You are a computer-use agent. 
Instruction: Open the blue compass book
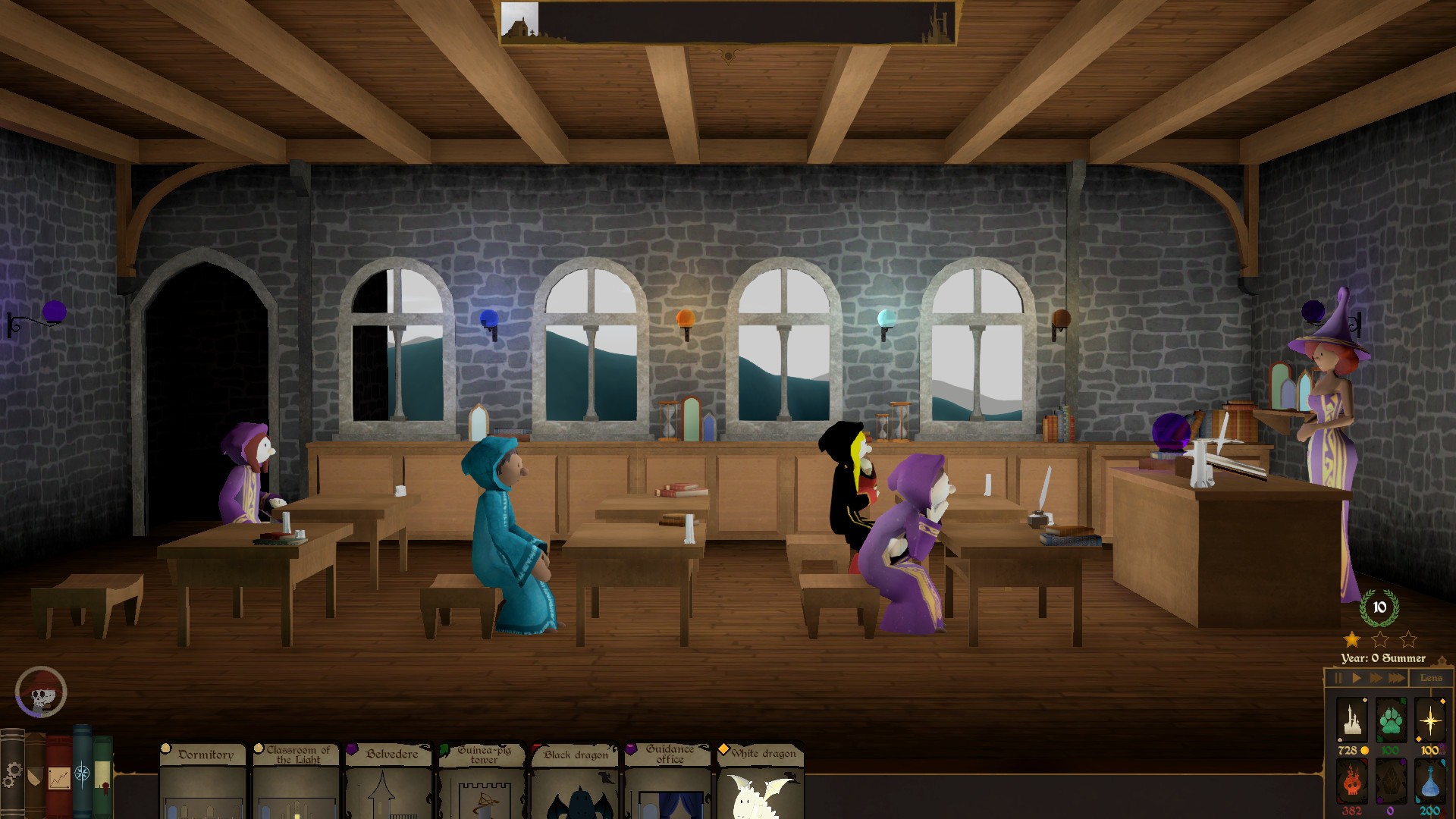point(82,775)
